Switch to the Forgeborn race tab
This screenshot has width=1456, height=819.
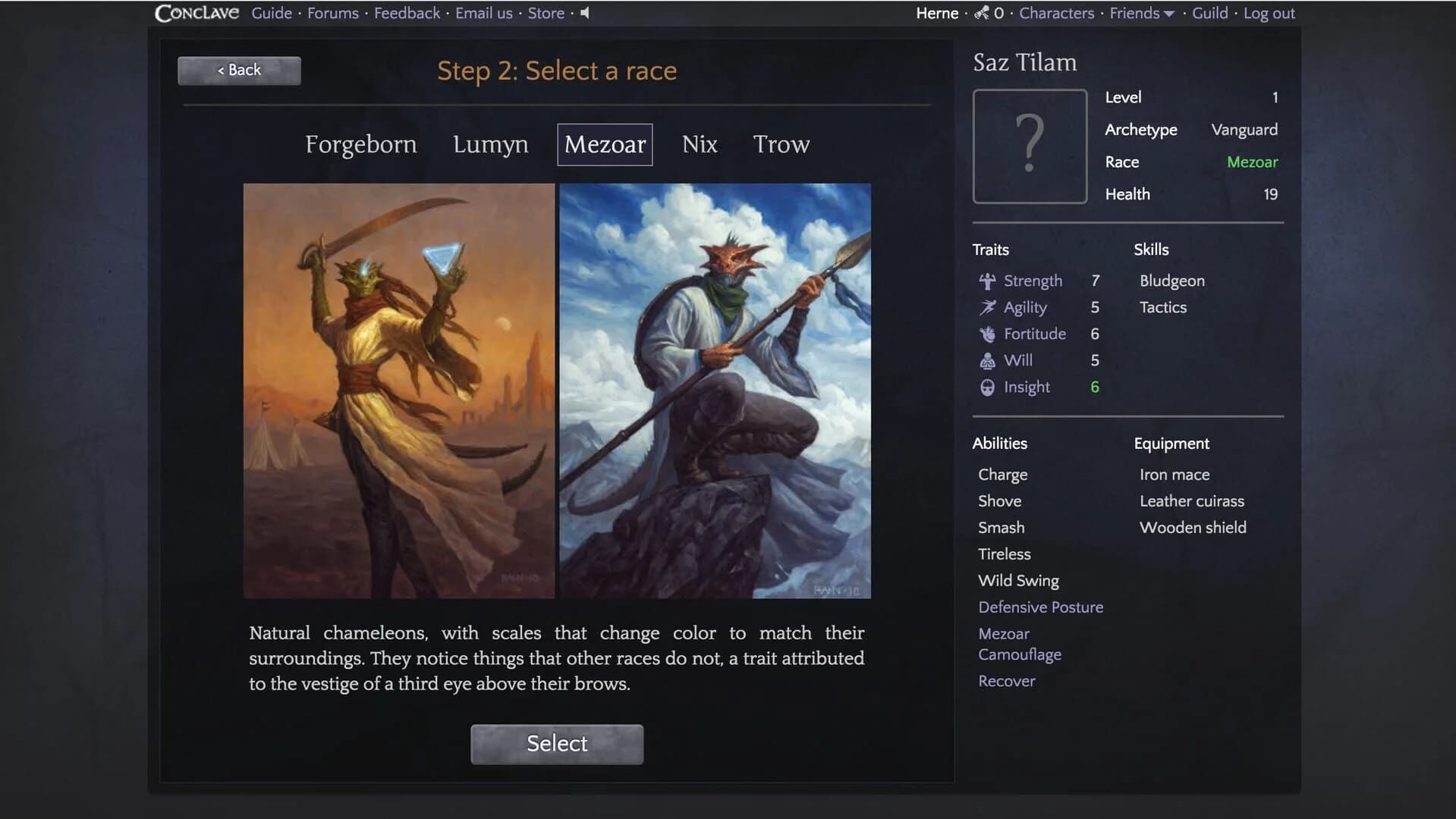(x=361, y=144)
